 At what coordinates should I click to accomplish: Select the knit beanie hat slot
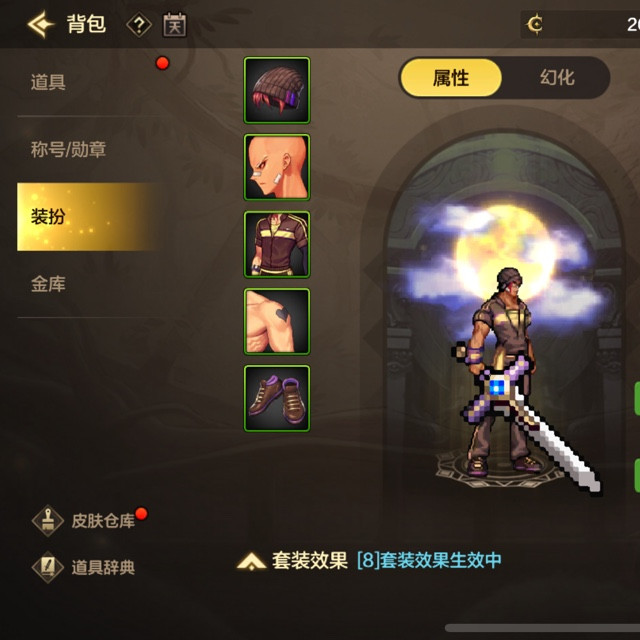(x=277, y=90)
